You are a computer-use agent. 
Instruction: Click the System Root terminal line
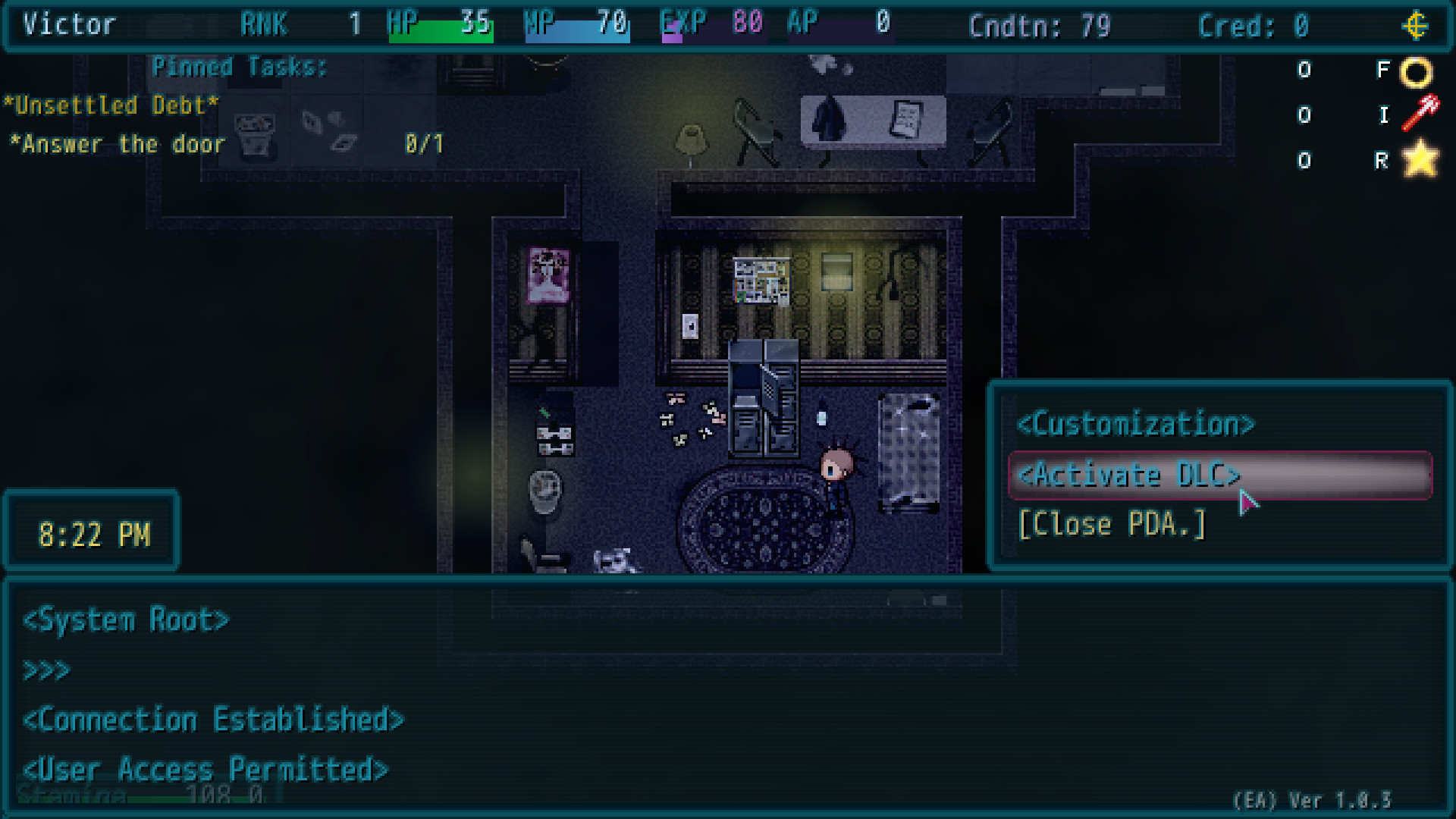126,620
